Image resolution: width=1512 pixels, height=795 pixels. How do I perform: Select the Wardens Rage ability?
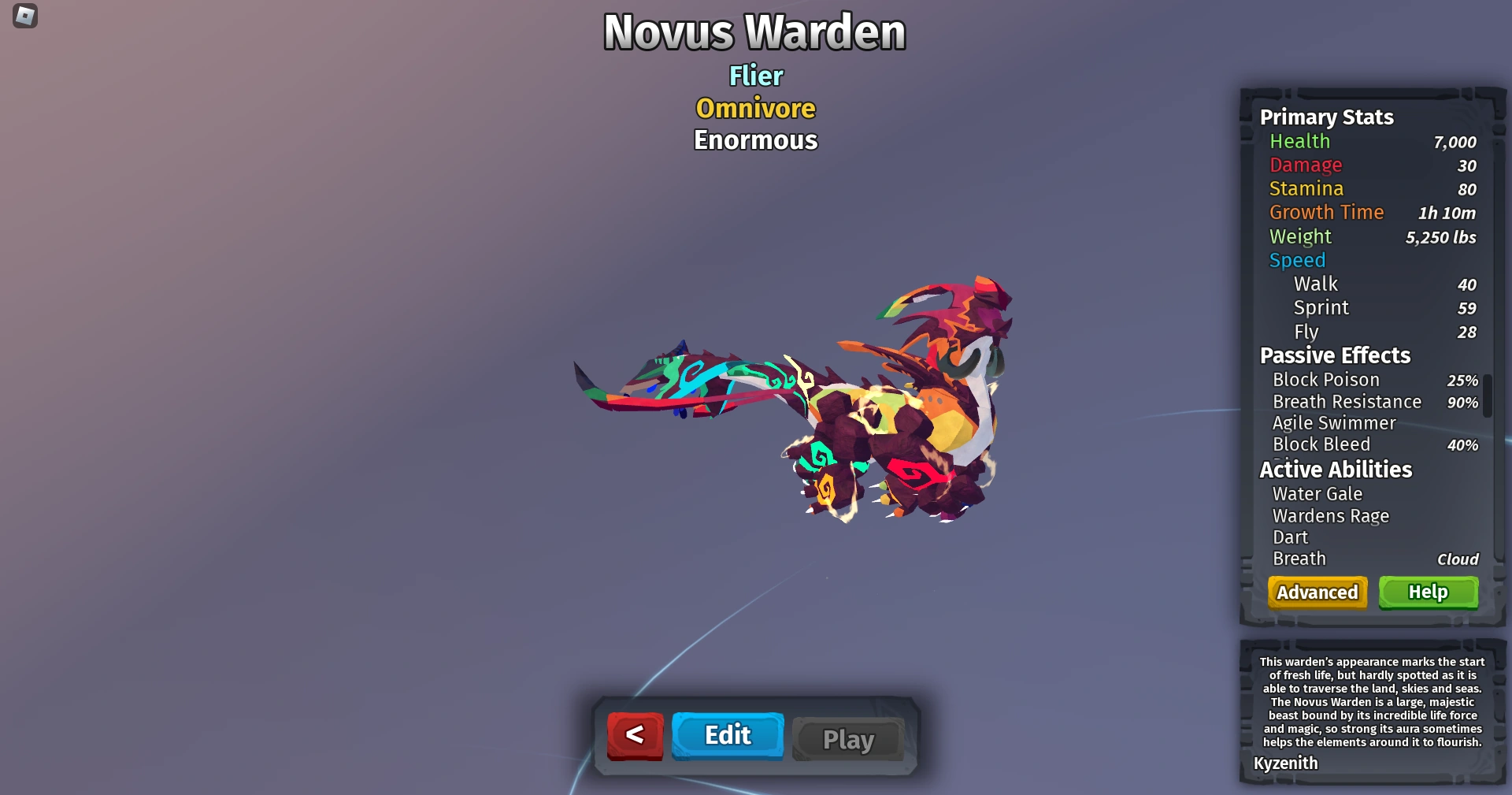pos(1331,516)
